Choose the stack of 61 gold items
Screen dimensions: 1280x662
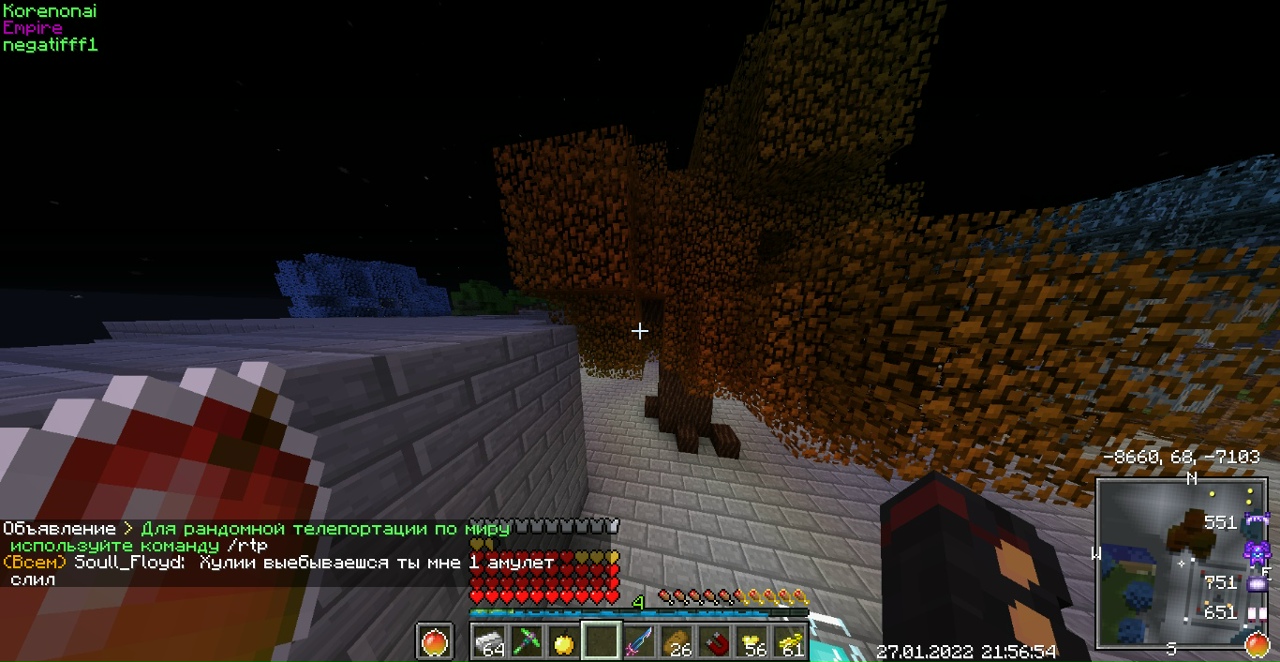pyautogui.click(x=789, y=641)
